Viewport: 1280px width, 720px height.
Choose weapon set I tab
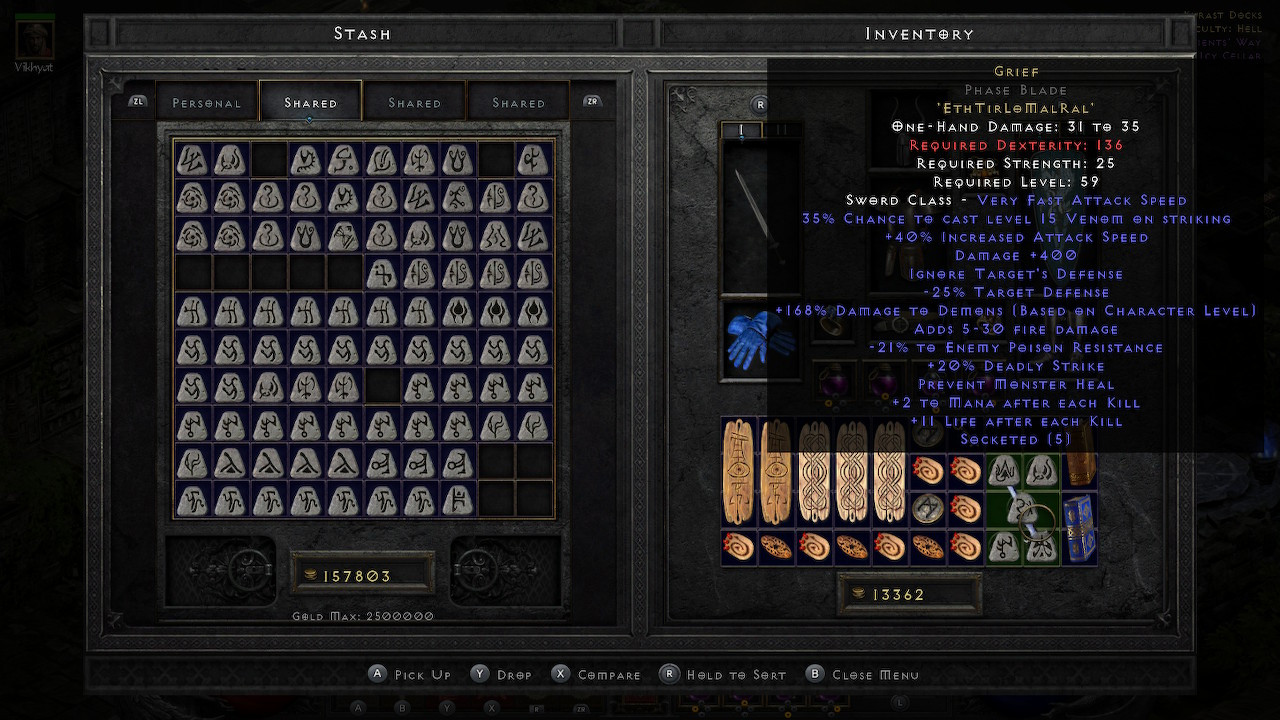pyautogui.click(x=741, y=130)
